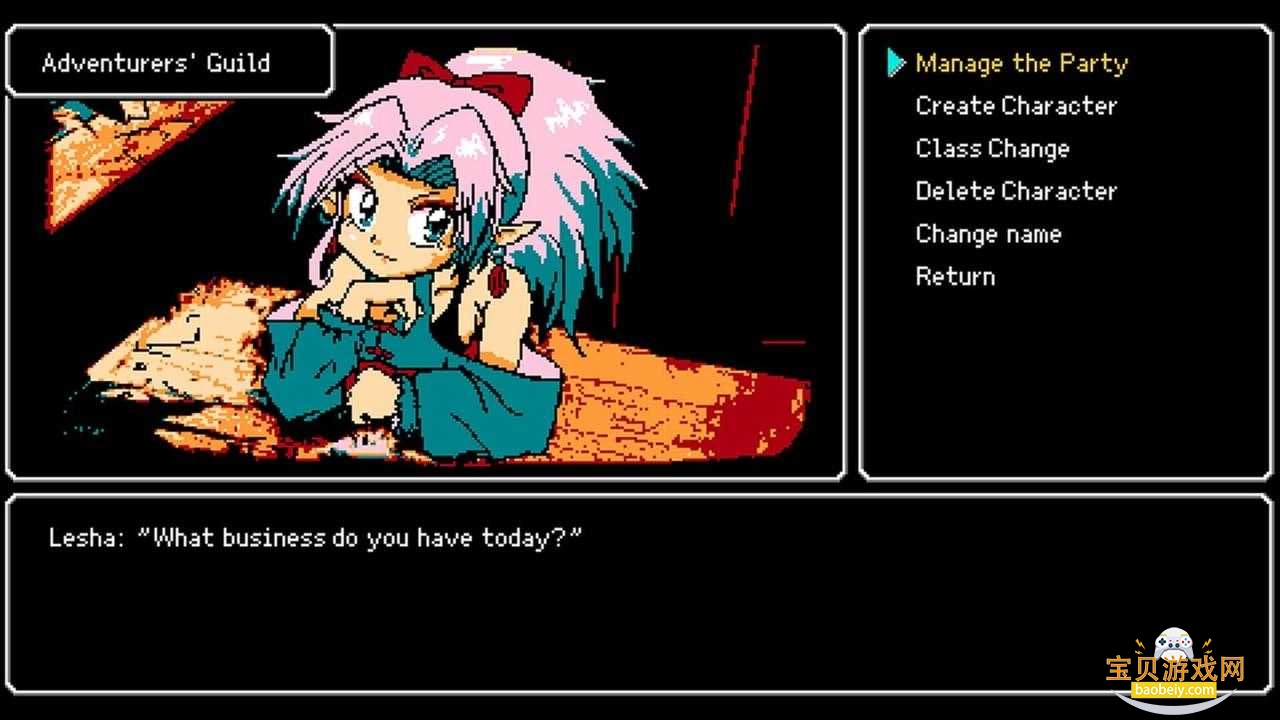This screenshot has height=720, width=1280.
Task: Open the Class Change option
Action: [992, 149]
